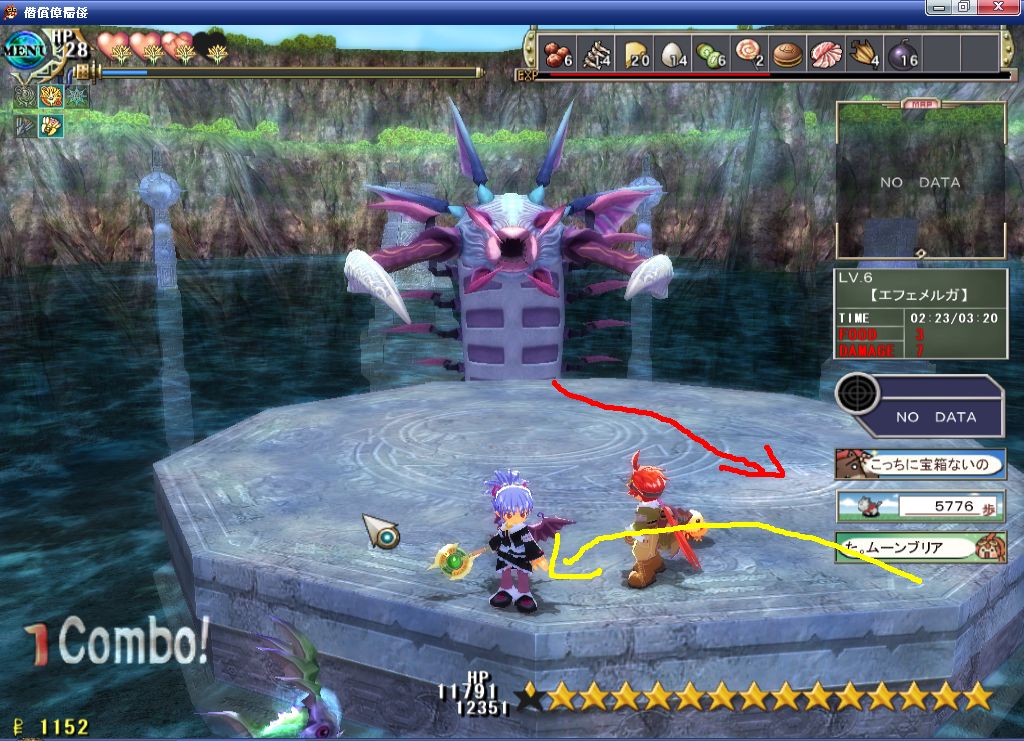Select the ムーンブリア character panel
1024x741 pixels.
tap(920, 547)
